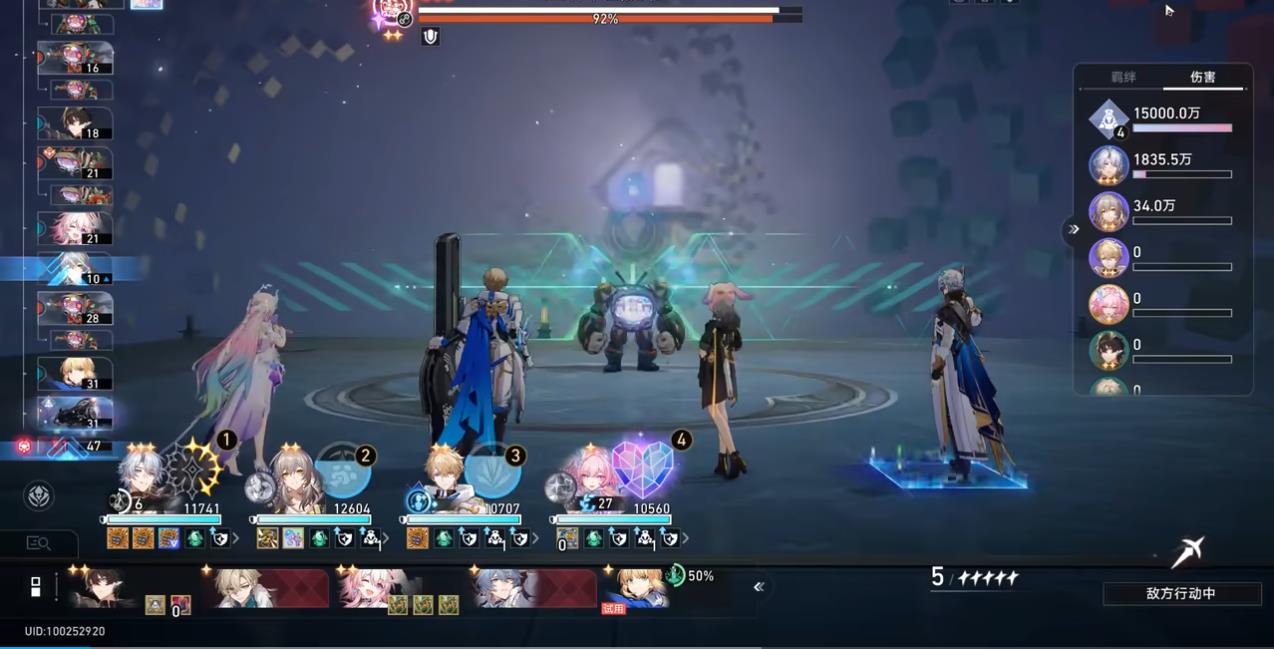Image resolution: width=1274 pixels, height=649 pixels.
Task: Click the 敌方行动中 status button
Action: [x=1180, y=593]
